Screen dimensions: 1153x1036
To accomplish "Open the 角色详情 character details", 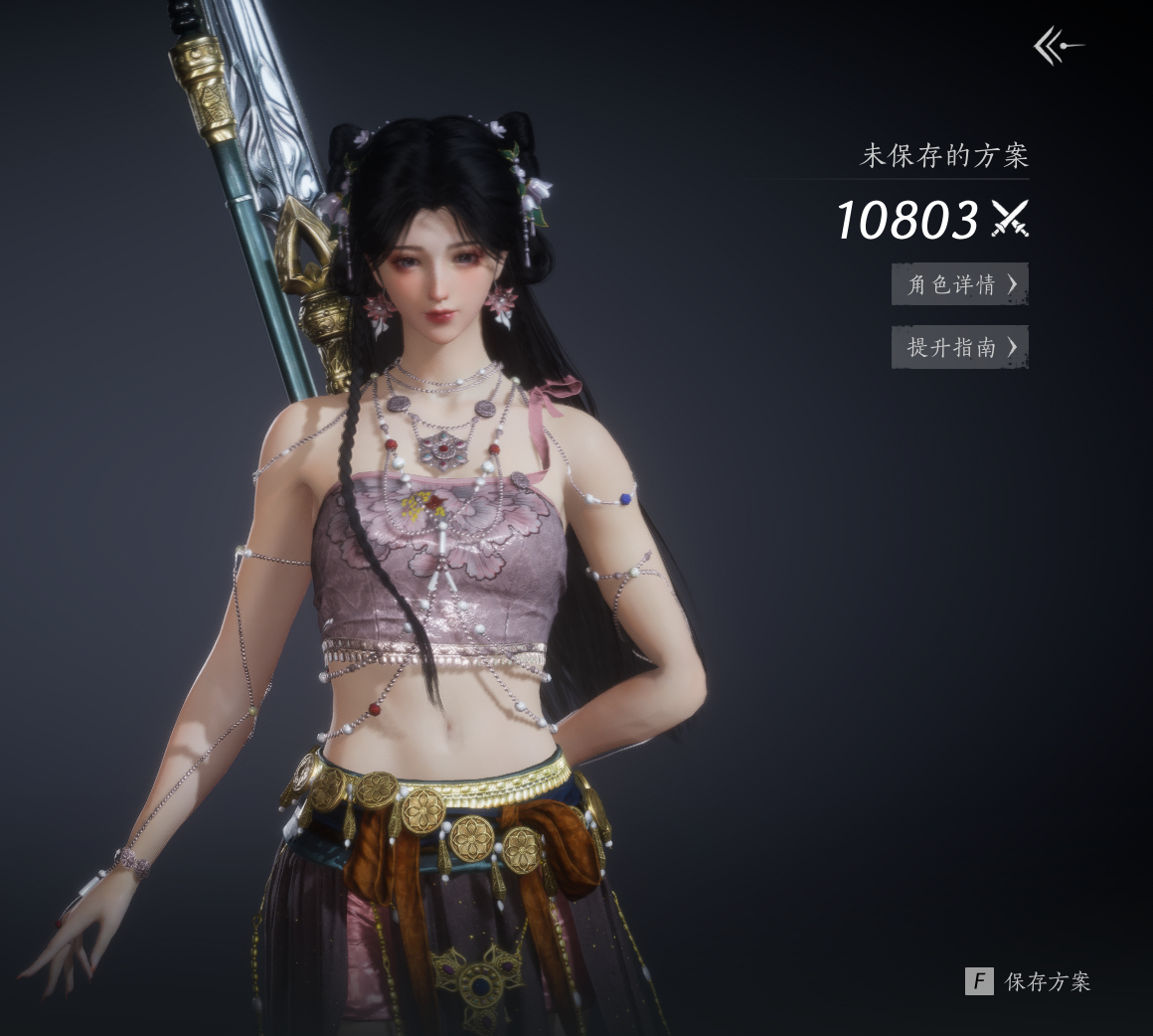I will [960, 284].
